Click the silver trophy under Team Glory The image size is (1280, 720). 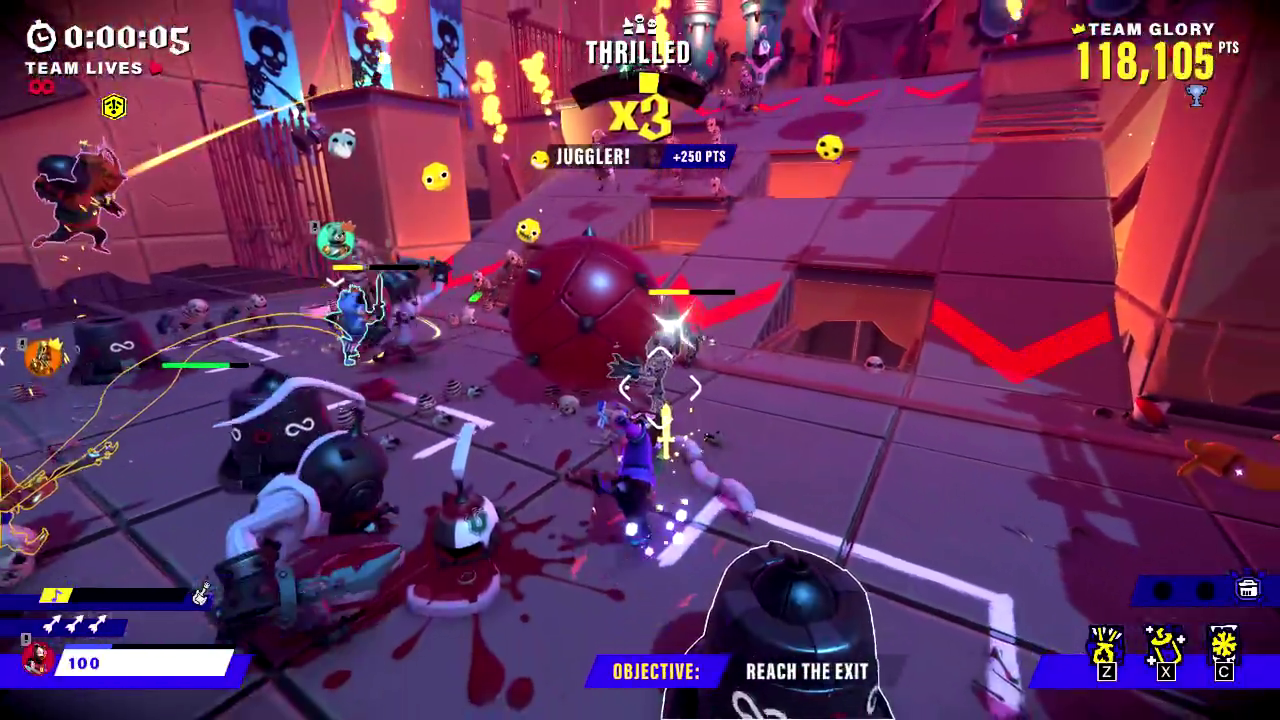1195,96
